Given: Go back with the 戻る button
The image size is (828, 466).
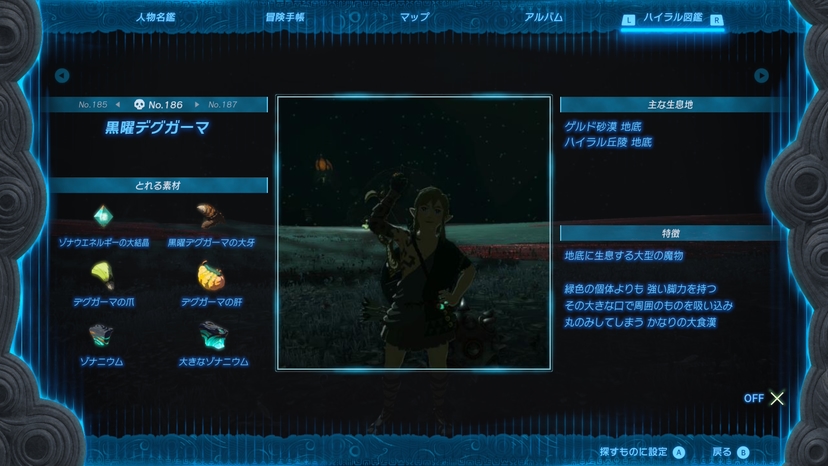Looking at the screenshot, I should 730,452.
